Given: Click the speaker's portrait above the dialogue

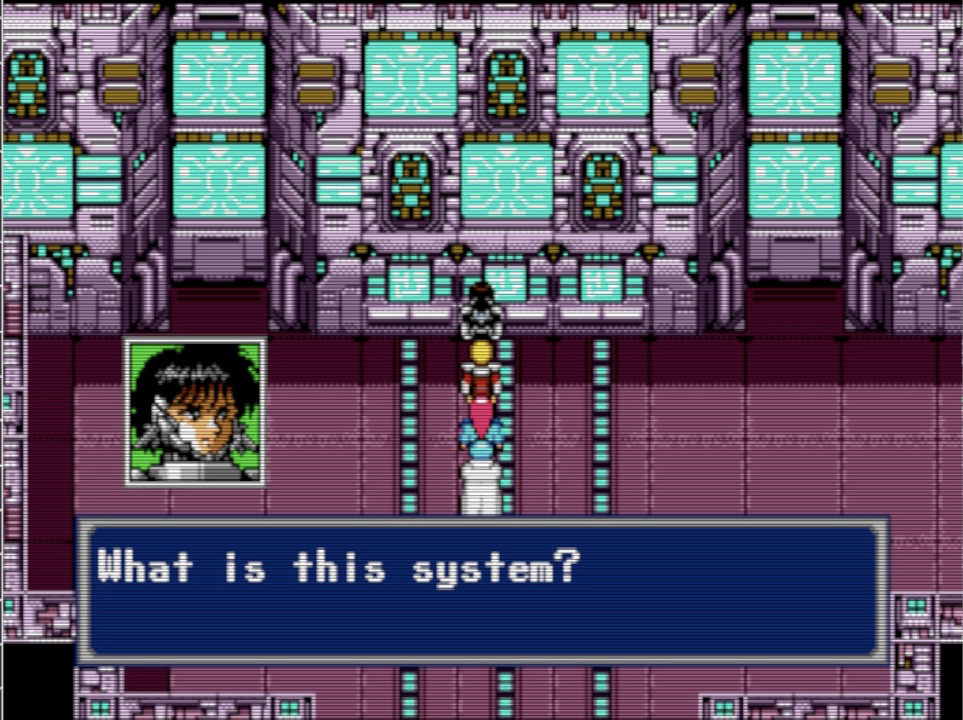Looking at the screenshot, I should coord(196,411).
